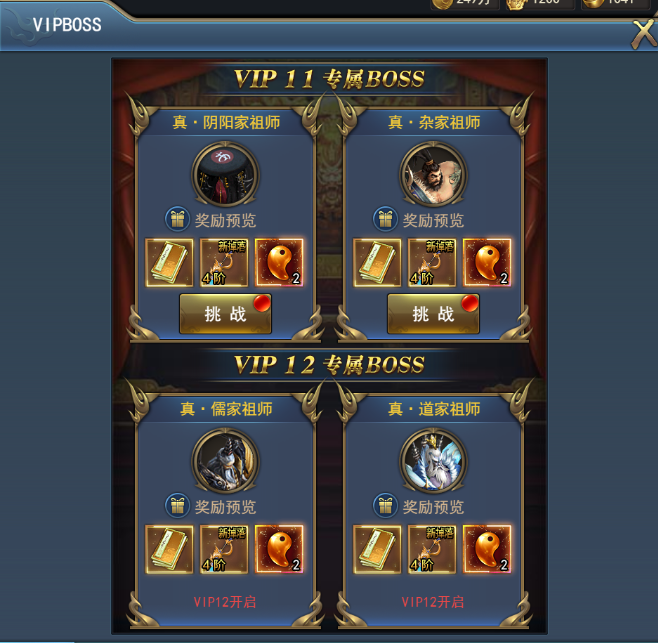The image size is (658, 643).
Task: Select the 阴阳家祖师 boss portrait
Action: click(x=225, y=173)
